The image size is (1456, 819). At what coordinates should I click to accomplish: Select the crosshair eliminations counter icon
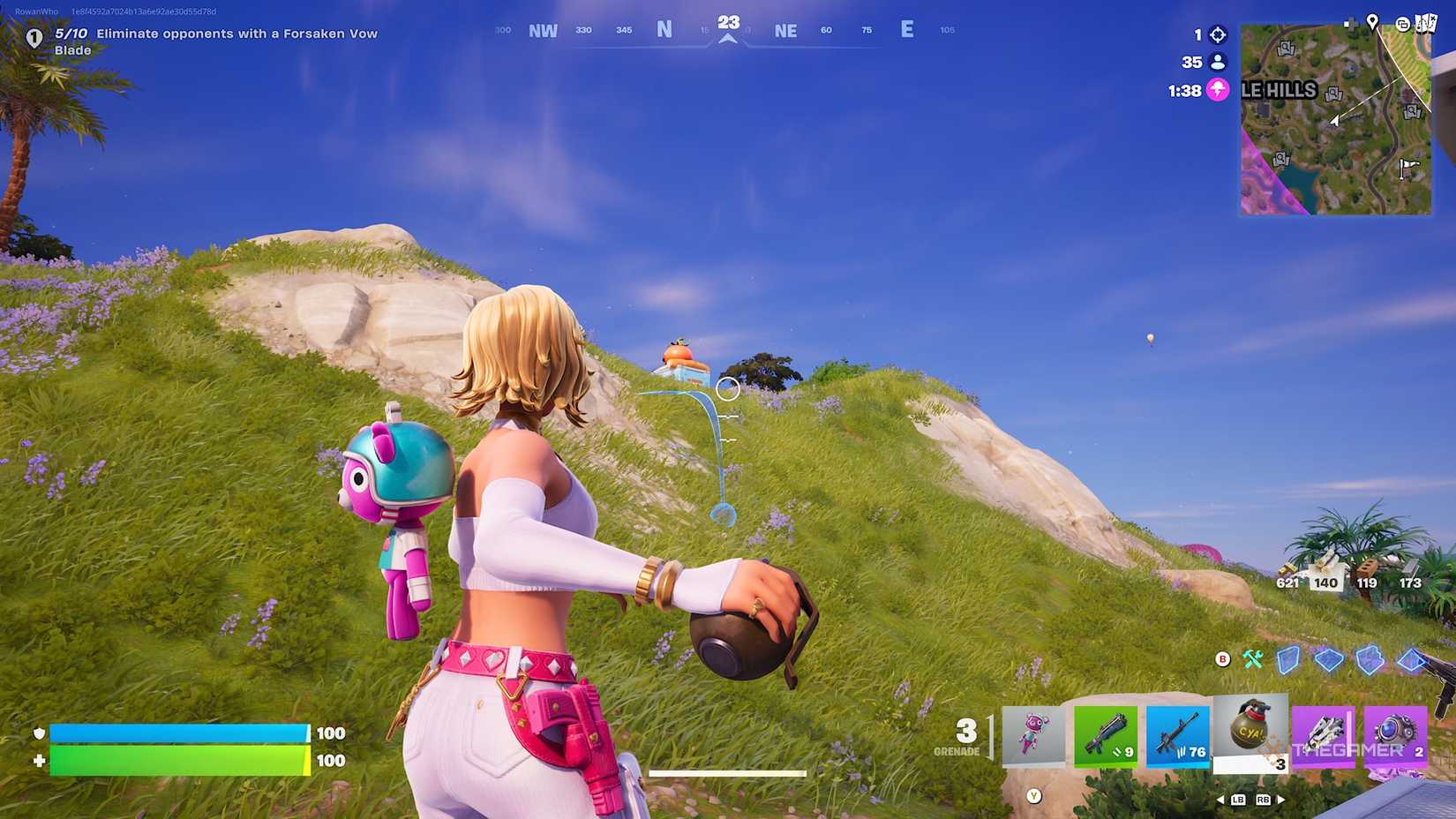[1218, 35]
